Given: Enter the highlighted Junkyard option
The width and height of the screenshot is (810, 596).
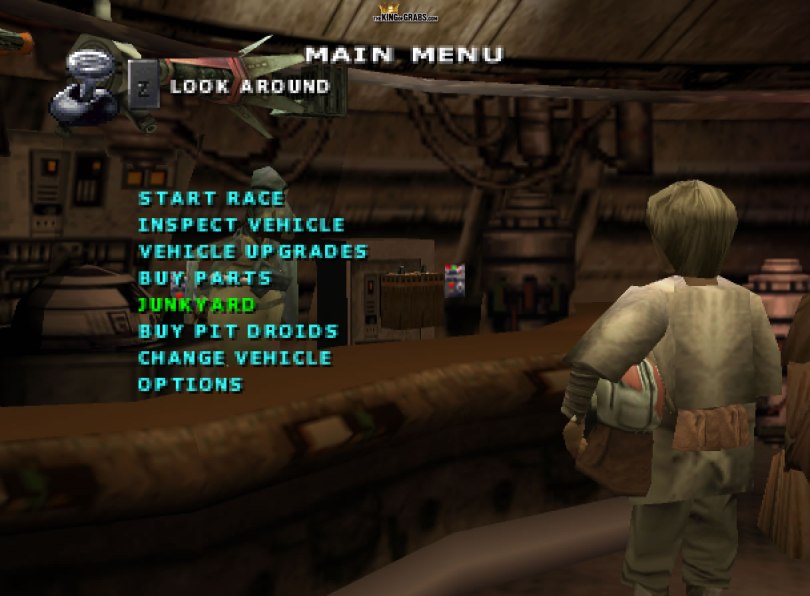Looking at the screenshot, I should pyautogui.click(x=197, y=304).
